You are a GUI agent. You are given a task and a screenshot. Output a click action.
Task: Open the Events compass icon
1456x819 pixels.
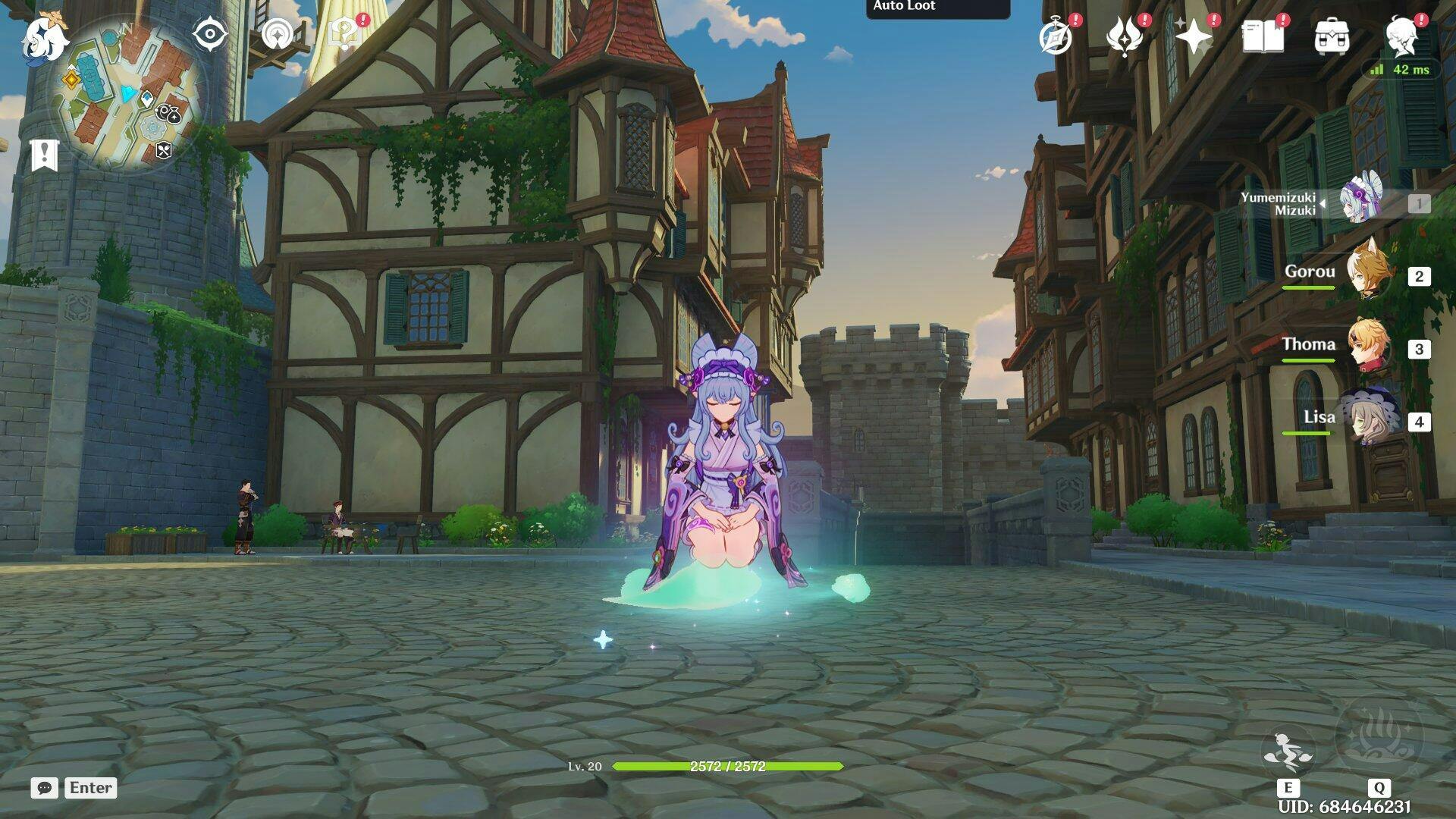point(1056,36)
